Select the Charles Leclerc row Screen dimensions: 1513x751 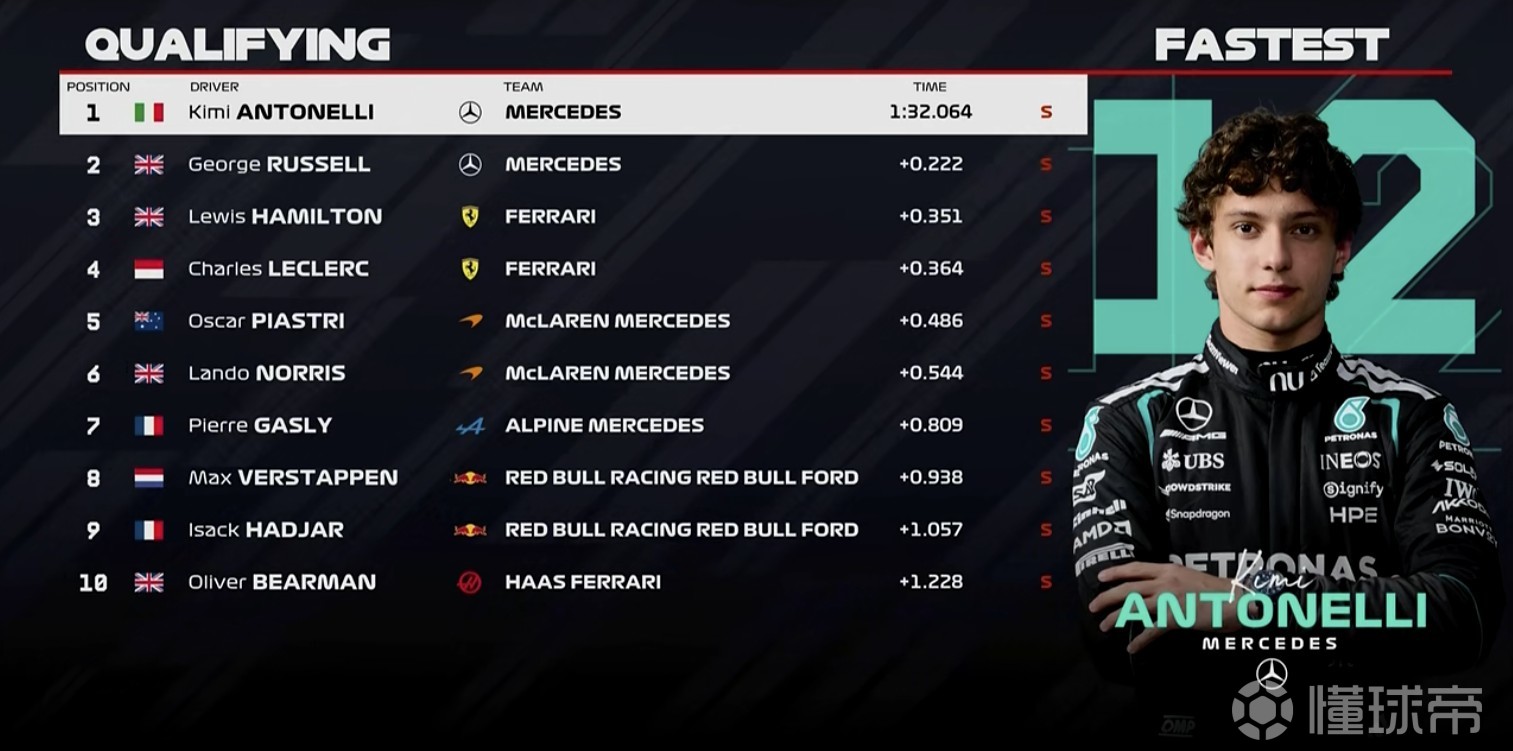(572, 268)
